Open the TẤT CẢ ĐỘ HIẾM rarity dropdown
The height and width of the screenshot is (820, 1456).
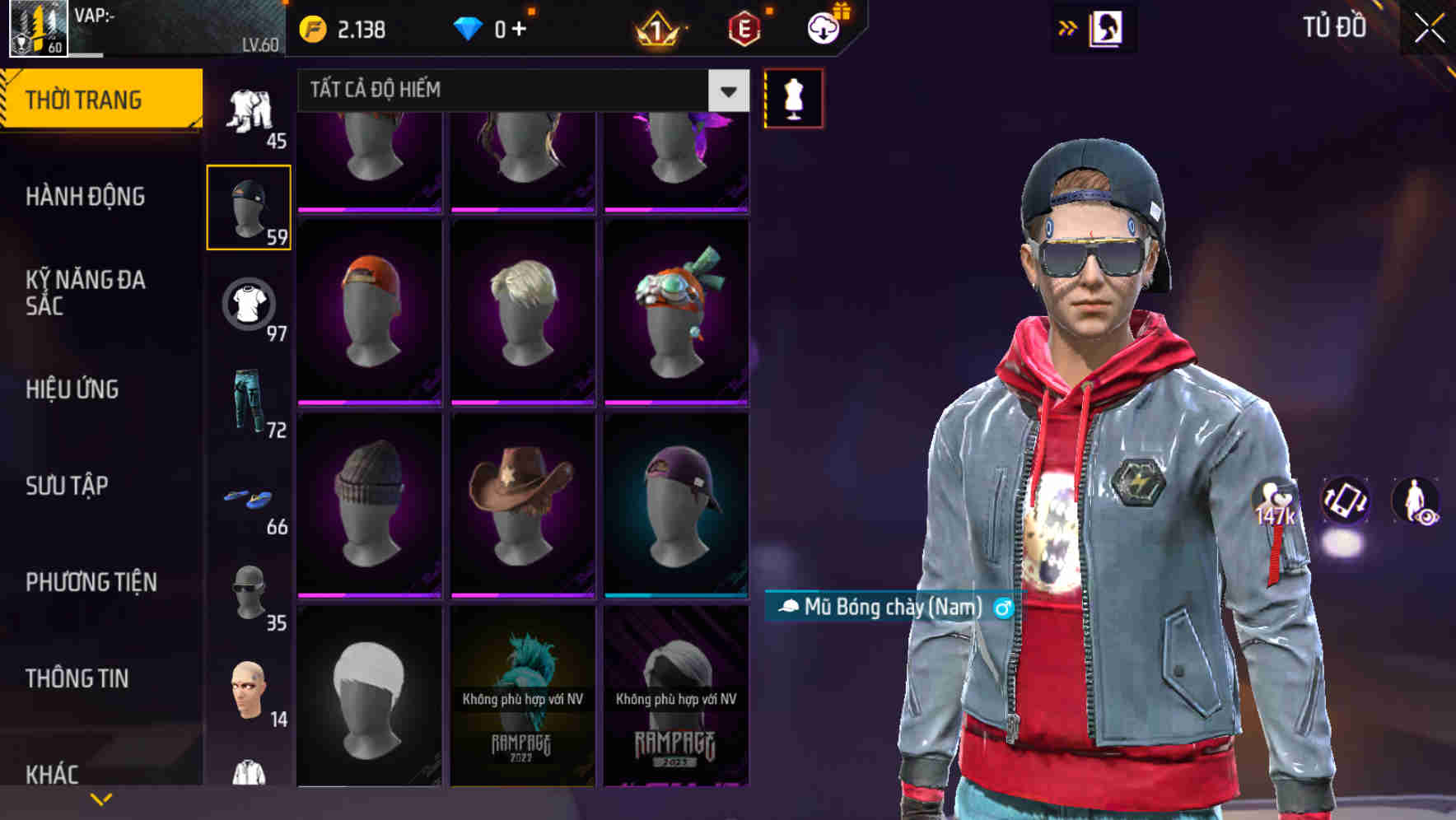tap(519, 91)
